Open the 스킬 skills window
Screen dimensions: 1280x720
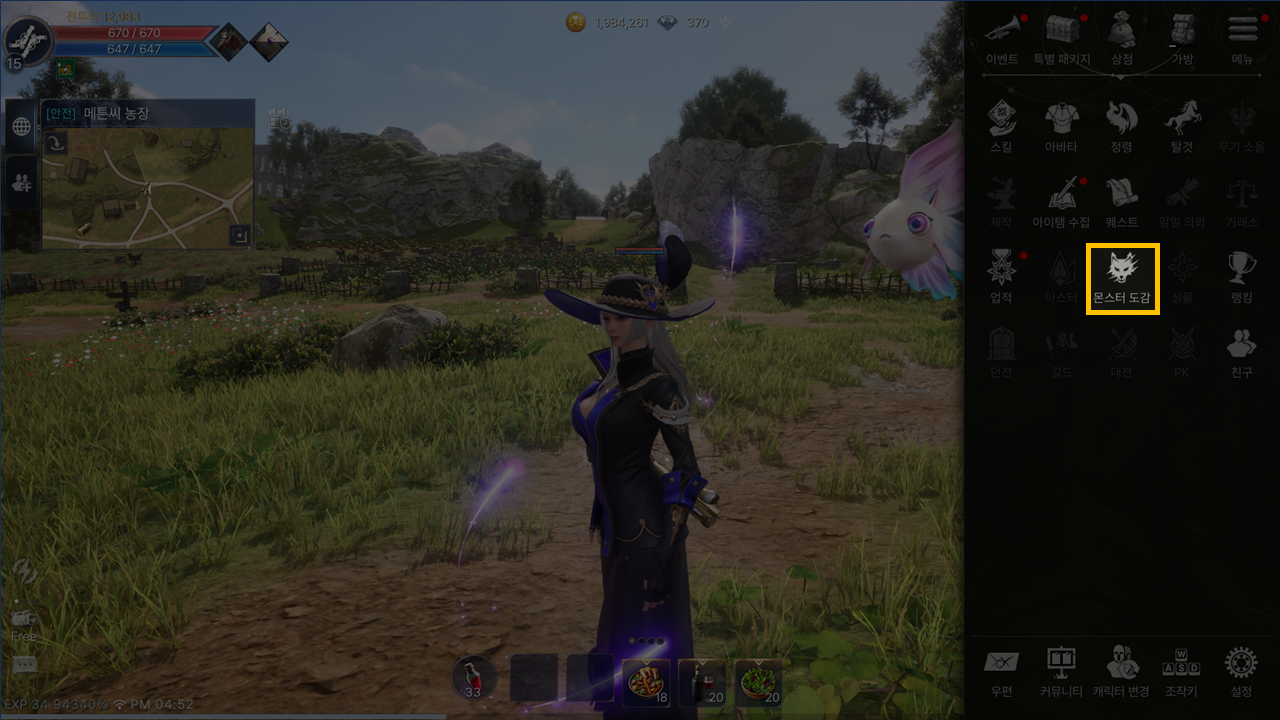point(1001,126)
